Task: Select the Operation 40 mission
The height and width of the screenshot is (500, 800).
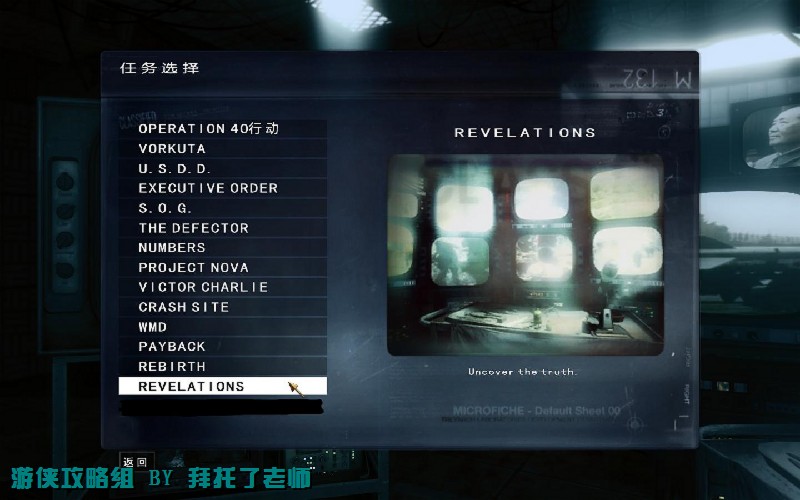Action: (208, 129)
